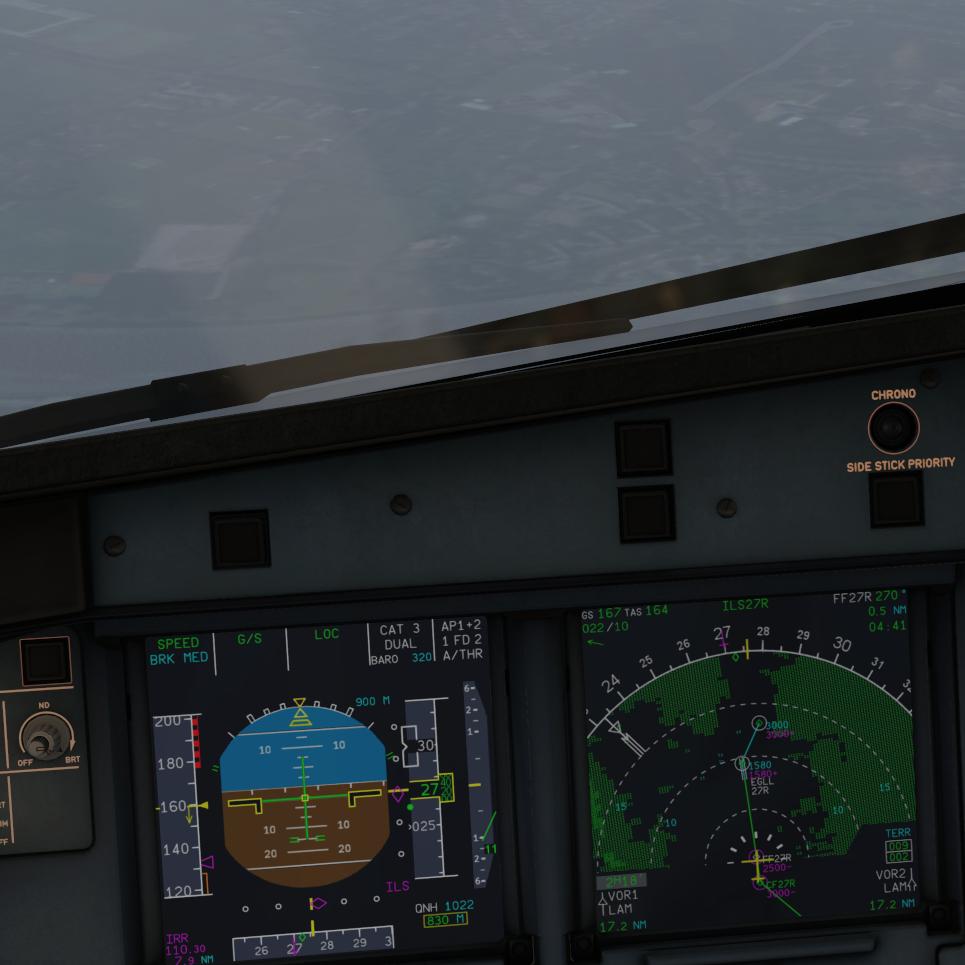Click the SIDE STICK PRIORITY pushbutton

point(896,500)
